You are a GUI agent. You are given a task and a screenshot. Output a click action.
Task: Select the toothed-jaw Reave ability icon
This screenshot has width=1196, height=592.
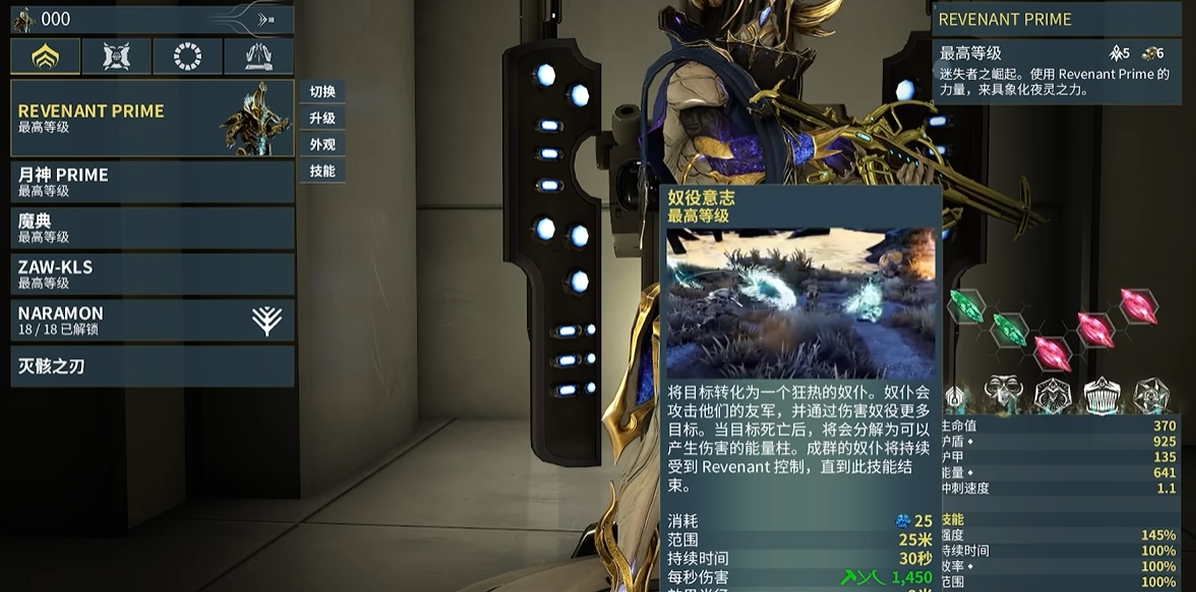coord(1102,394)
